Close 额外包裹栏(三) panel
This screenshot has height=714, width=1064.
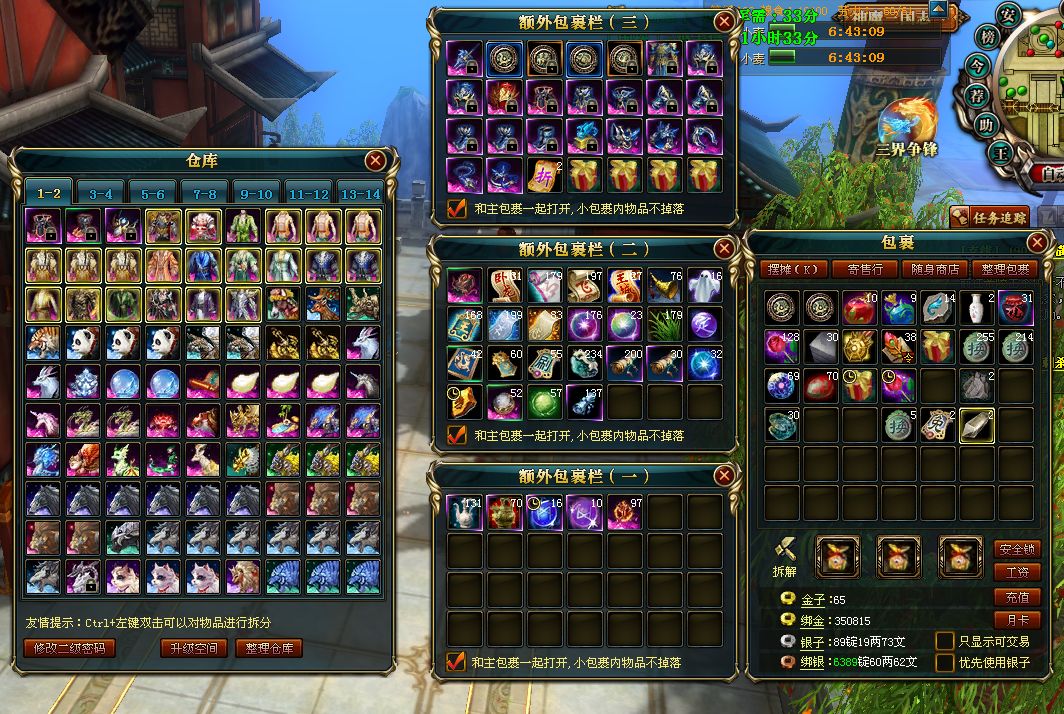click(x=724, y=21)
